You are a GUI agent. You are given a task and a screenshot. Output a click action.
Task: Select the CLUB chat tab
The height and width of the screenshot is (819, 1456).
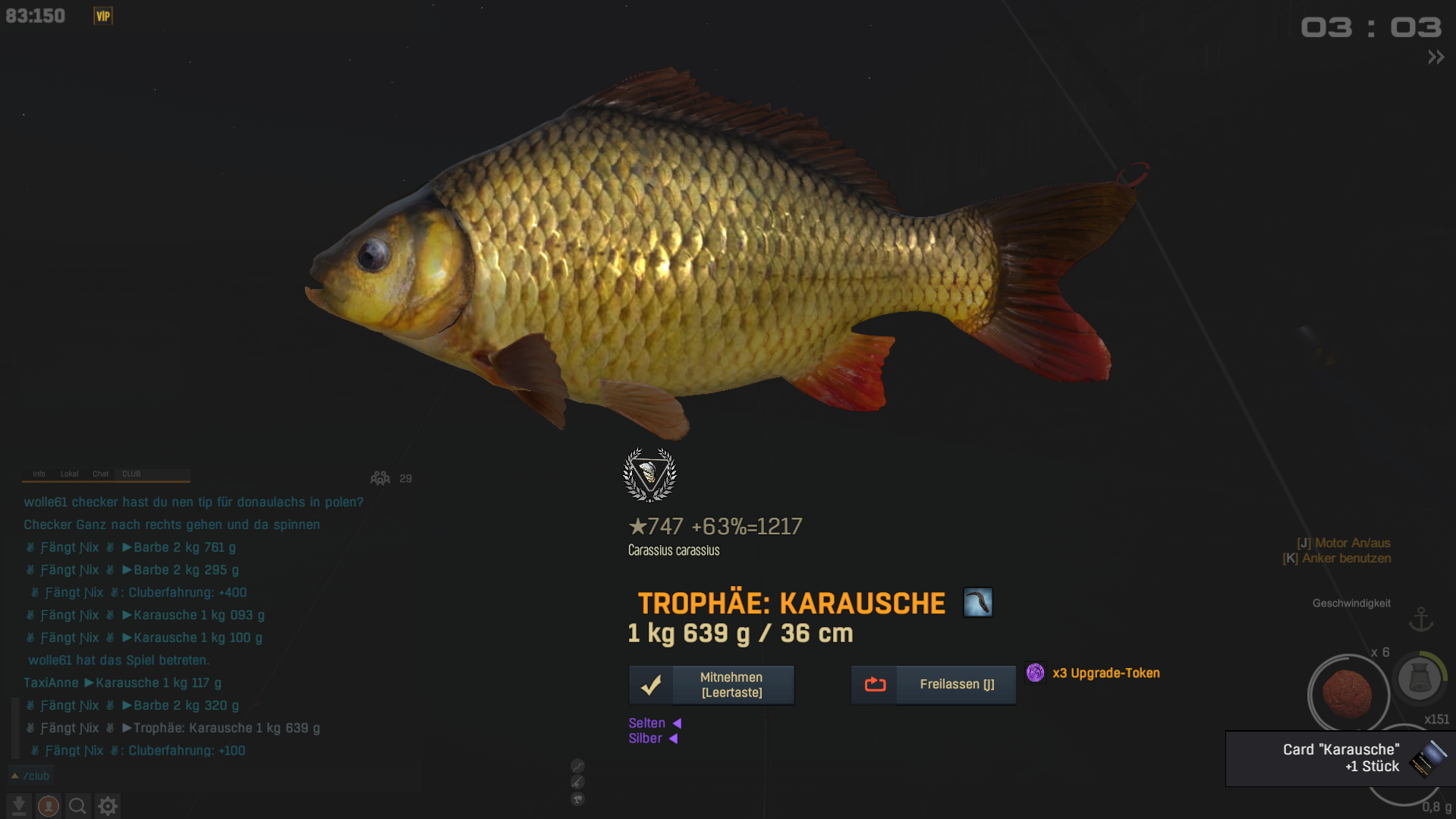point(131,474)
